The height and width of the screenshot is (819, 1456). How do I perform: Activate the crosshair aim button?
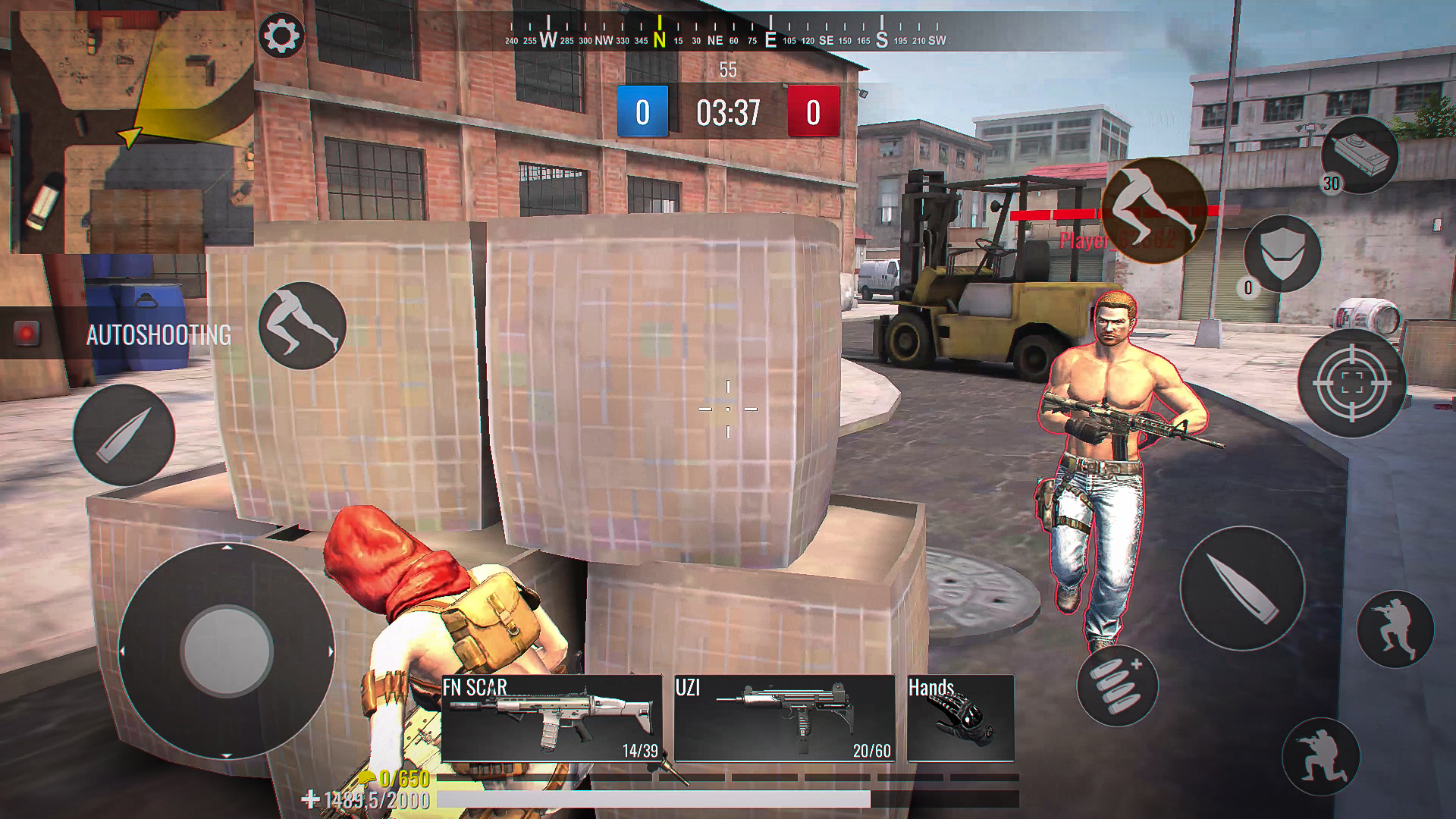1351,384
